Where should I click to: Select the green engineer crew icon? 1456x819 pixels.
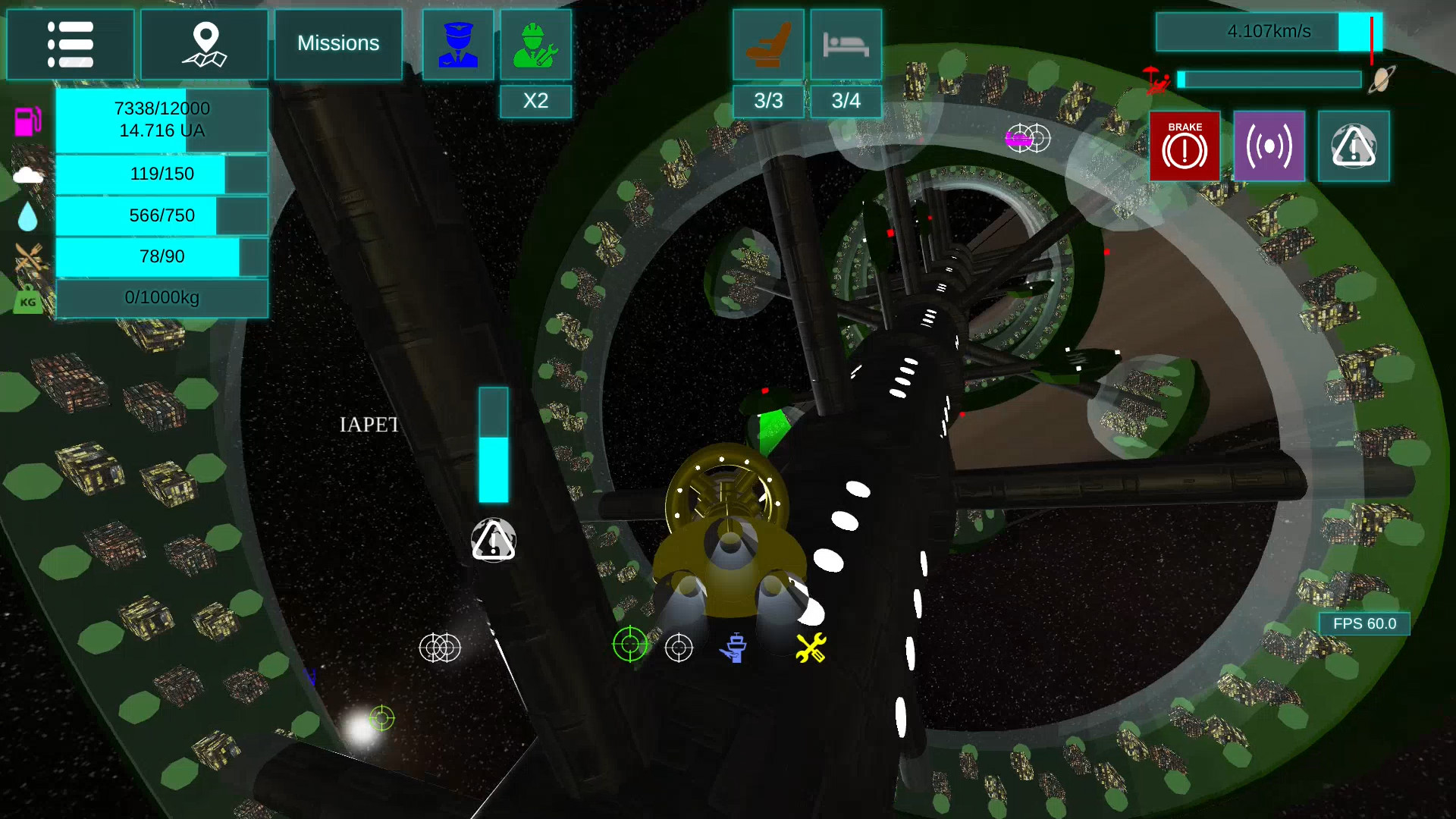click(535, 45)
